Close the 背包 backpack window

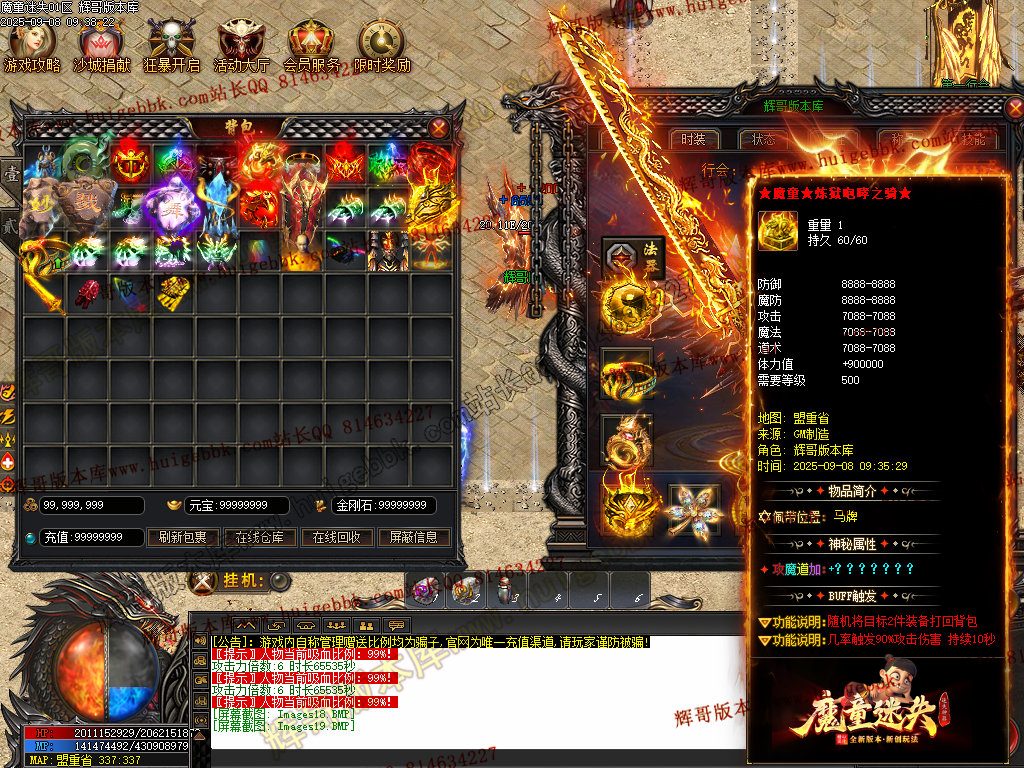pyautogui.click(x=439, y=127)
